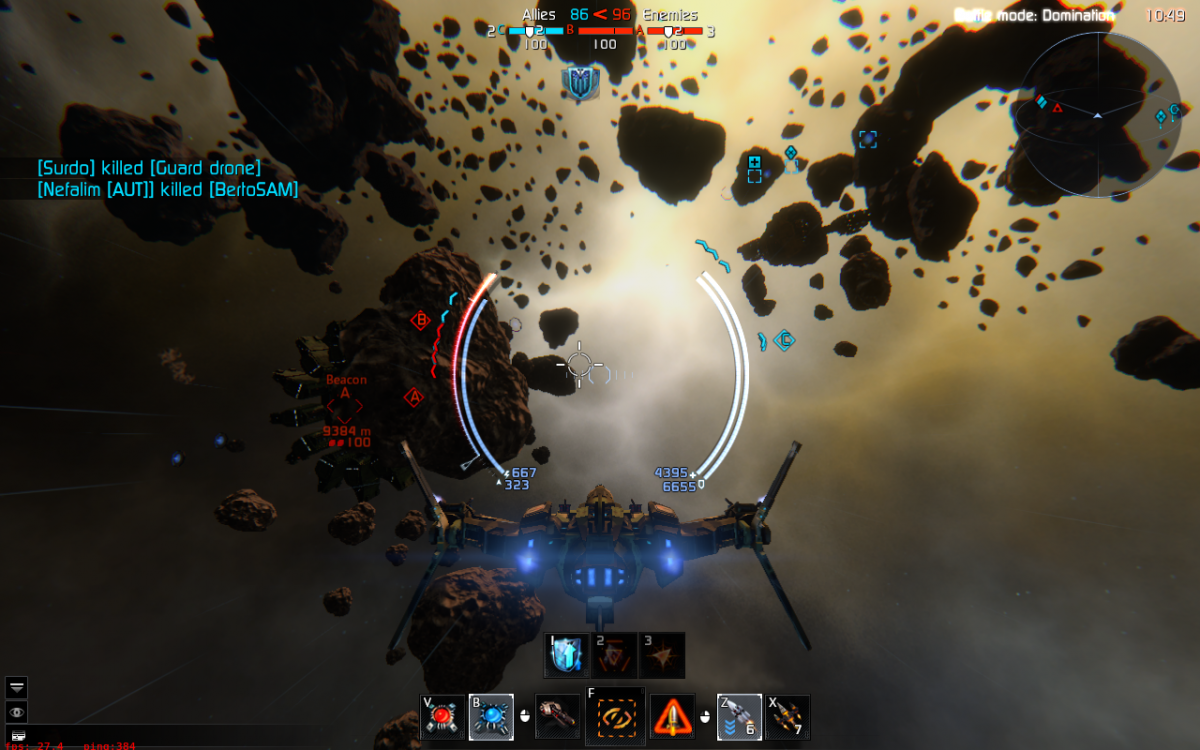Open the chat input box
Image resolution: width=1200 pixels, height=750 pixels.
pos(17,735)
